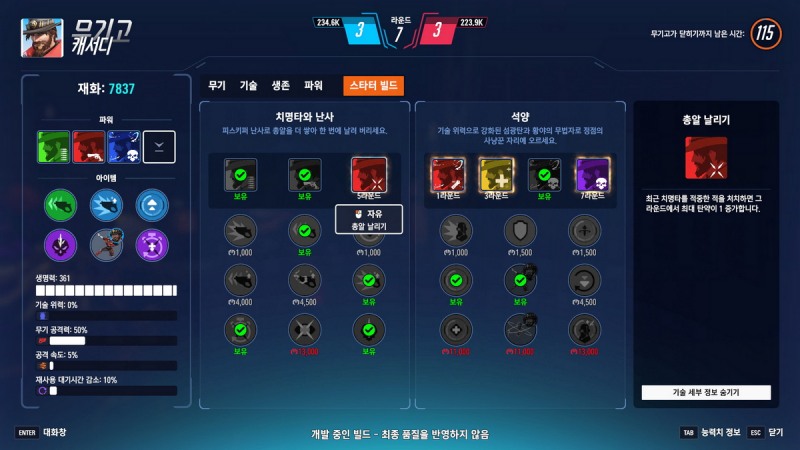
Task: Switch to the 무기 tab
Action: (217, 86)
